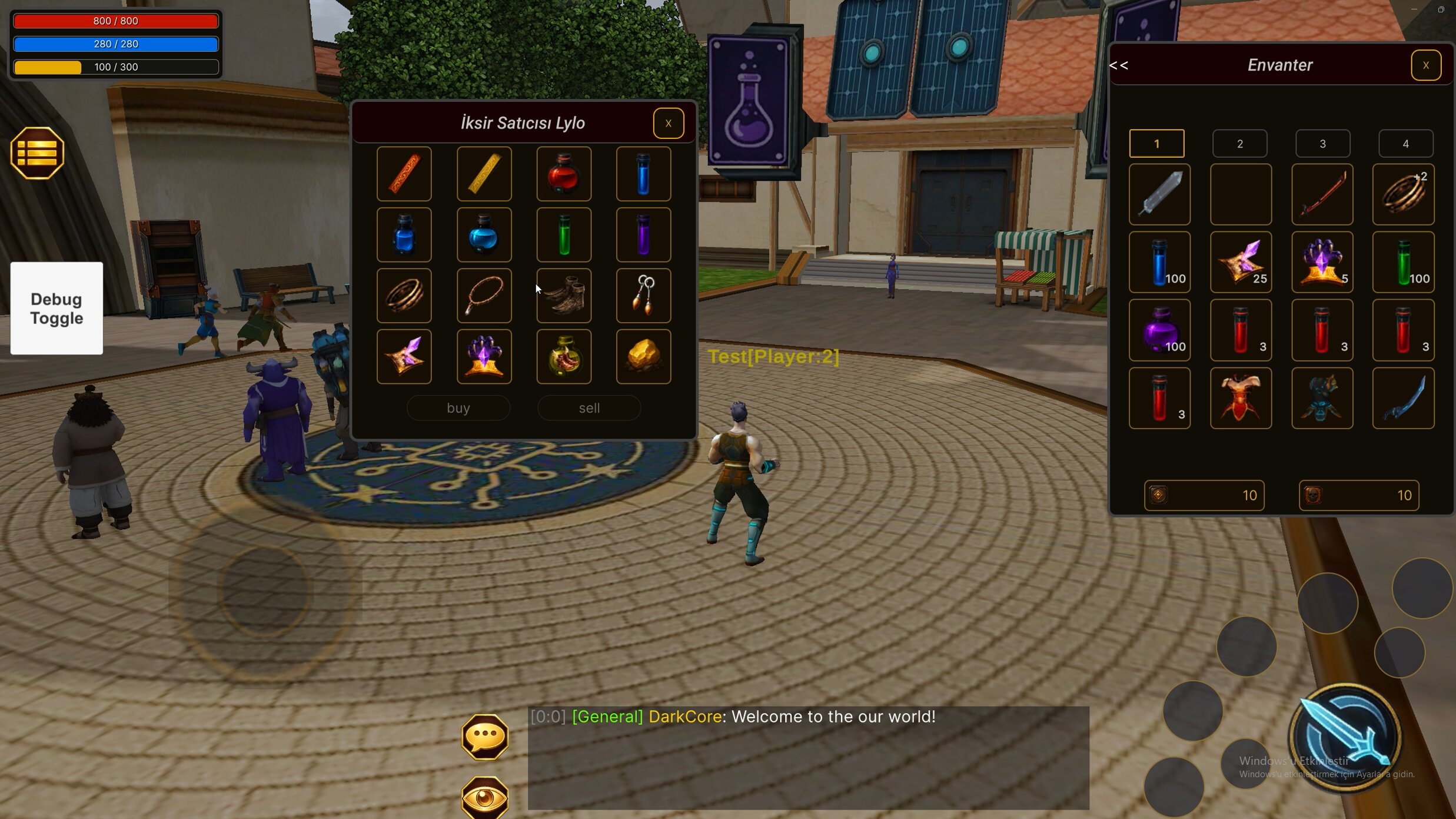The image size is (1456, 819).
Task: Open inventory page 4 tab
Action: (x=1405, y=144)
